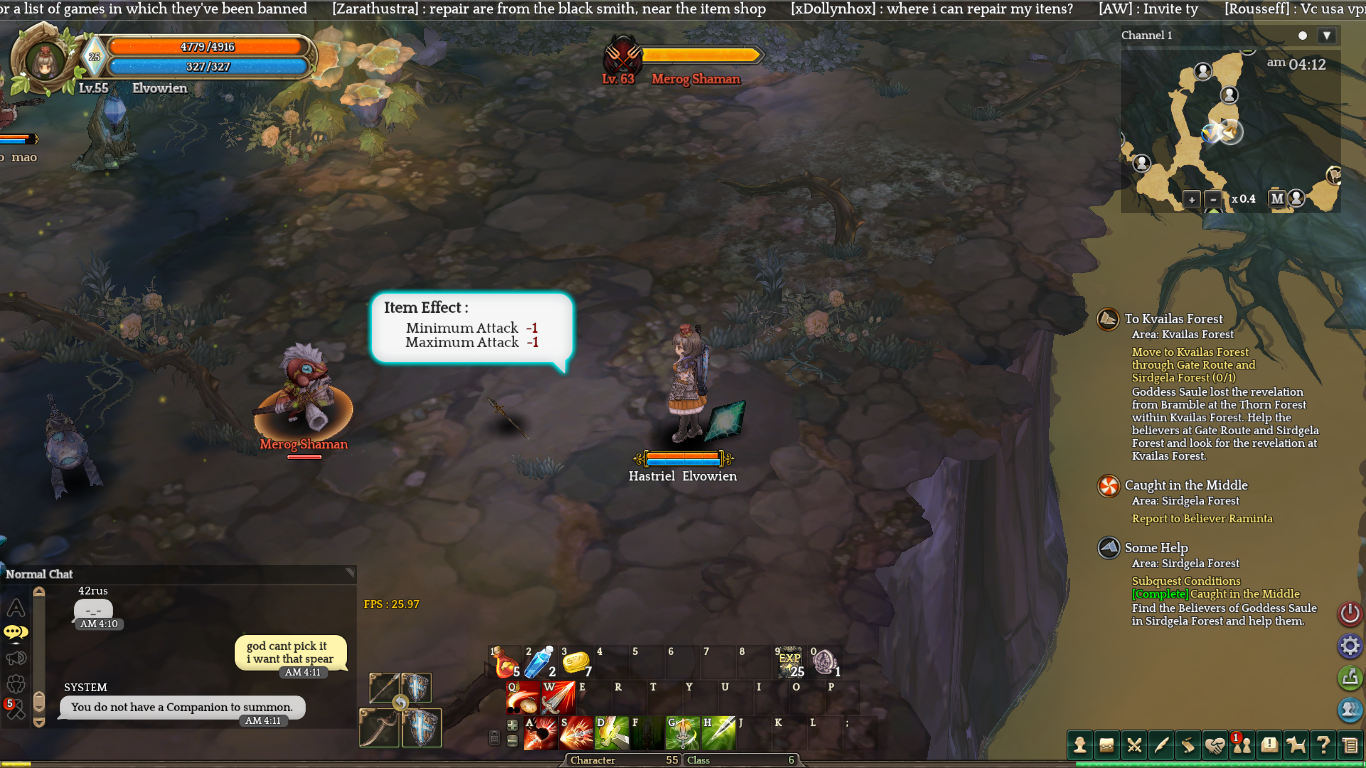Open settings with the blue gear icon
This screenshot has width=1366, height=768.
click(1350, 646)
